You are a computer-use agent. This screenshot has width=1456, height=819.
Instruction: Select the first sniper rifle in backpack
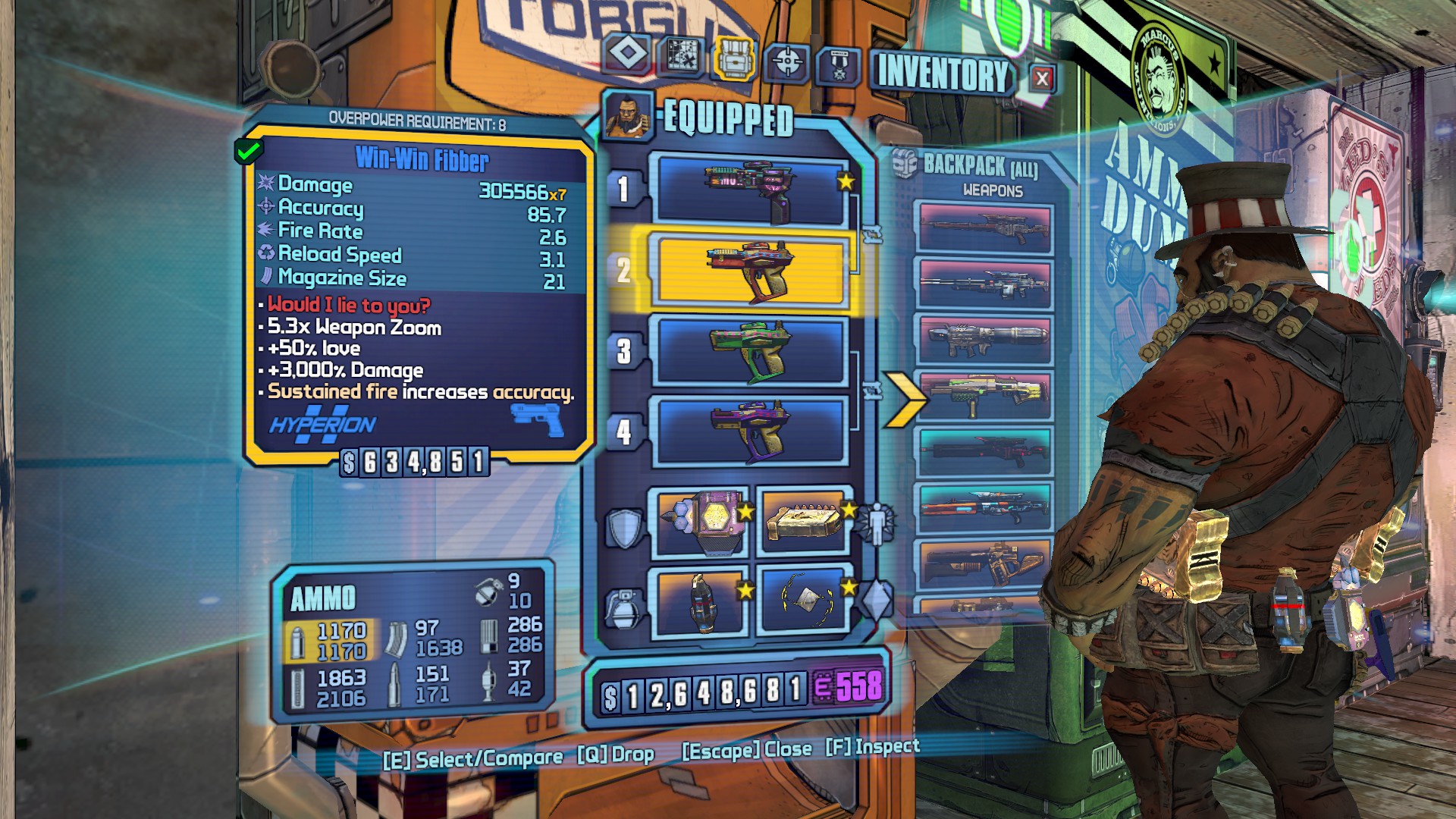tap(984, 227)
